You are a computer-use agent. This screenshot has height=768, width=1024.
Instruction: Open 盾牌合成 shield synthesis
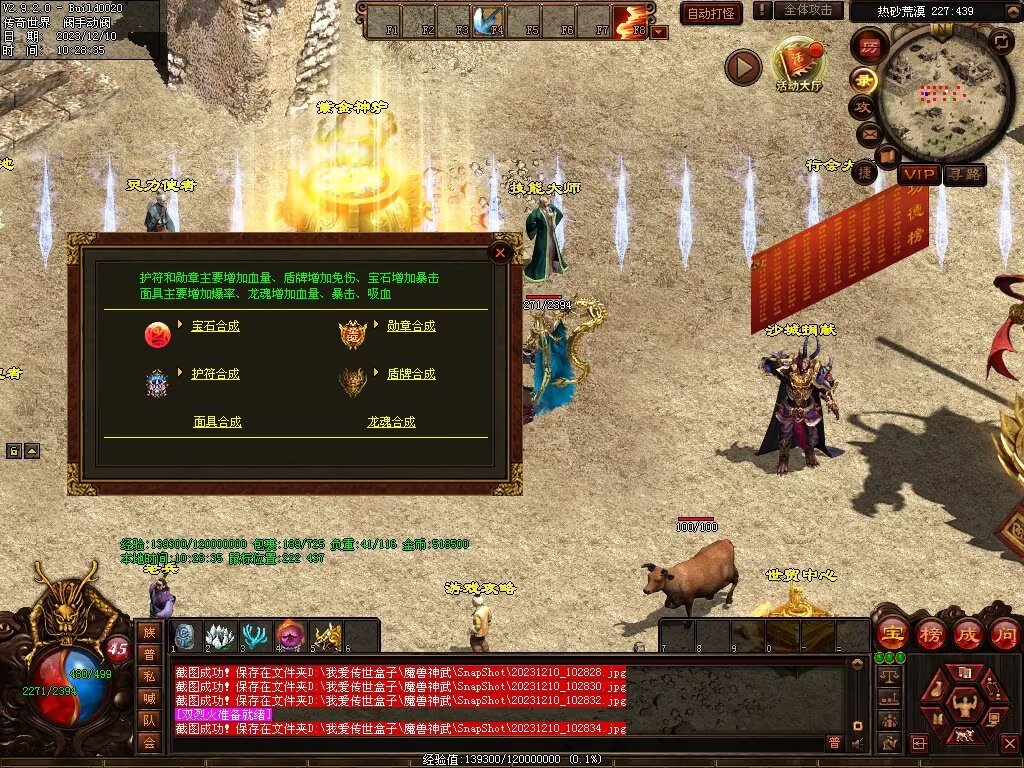(x=411, y=374)
